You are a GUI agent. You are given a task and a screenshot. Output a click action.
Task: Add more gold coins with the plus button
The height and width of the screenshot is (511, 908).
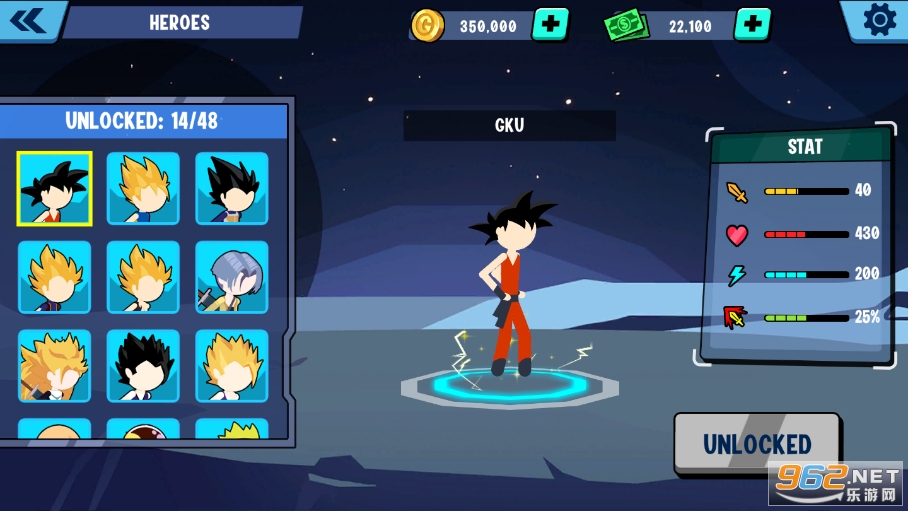[549, 24]
